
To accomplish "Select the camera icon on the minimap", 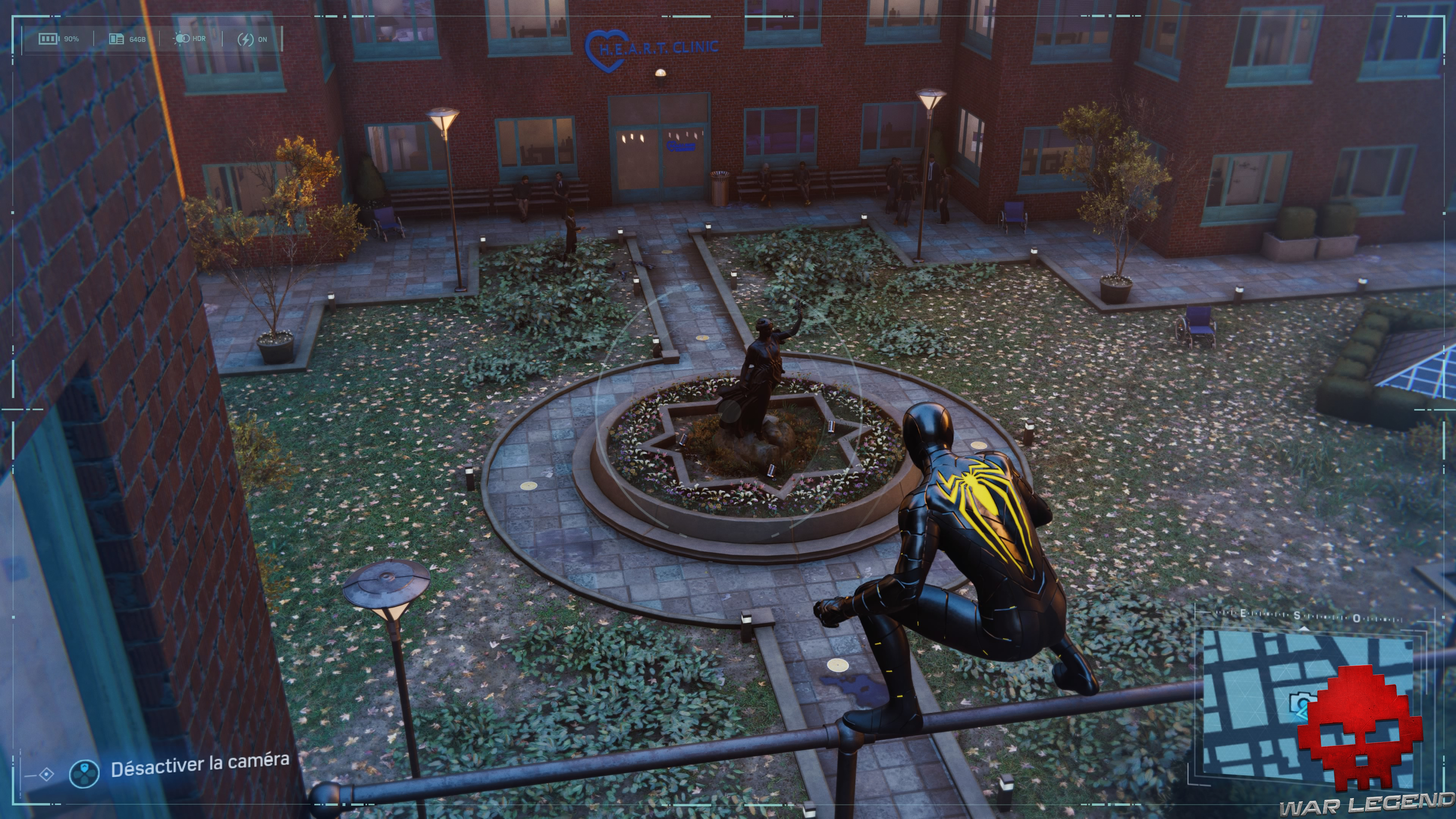I will 1300,703.
